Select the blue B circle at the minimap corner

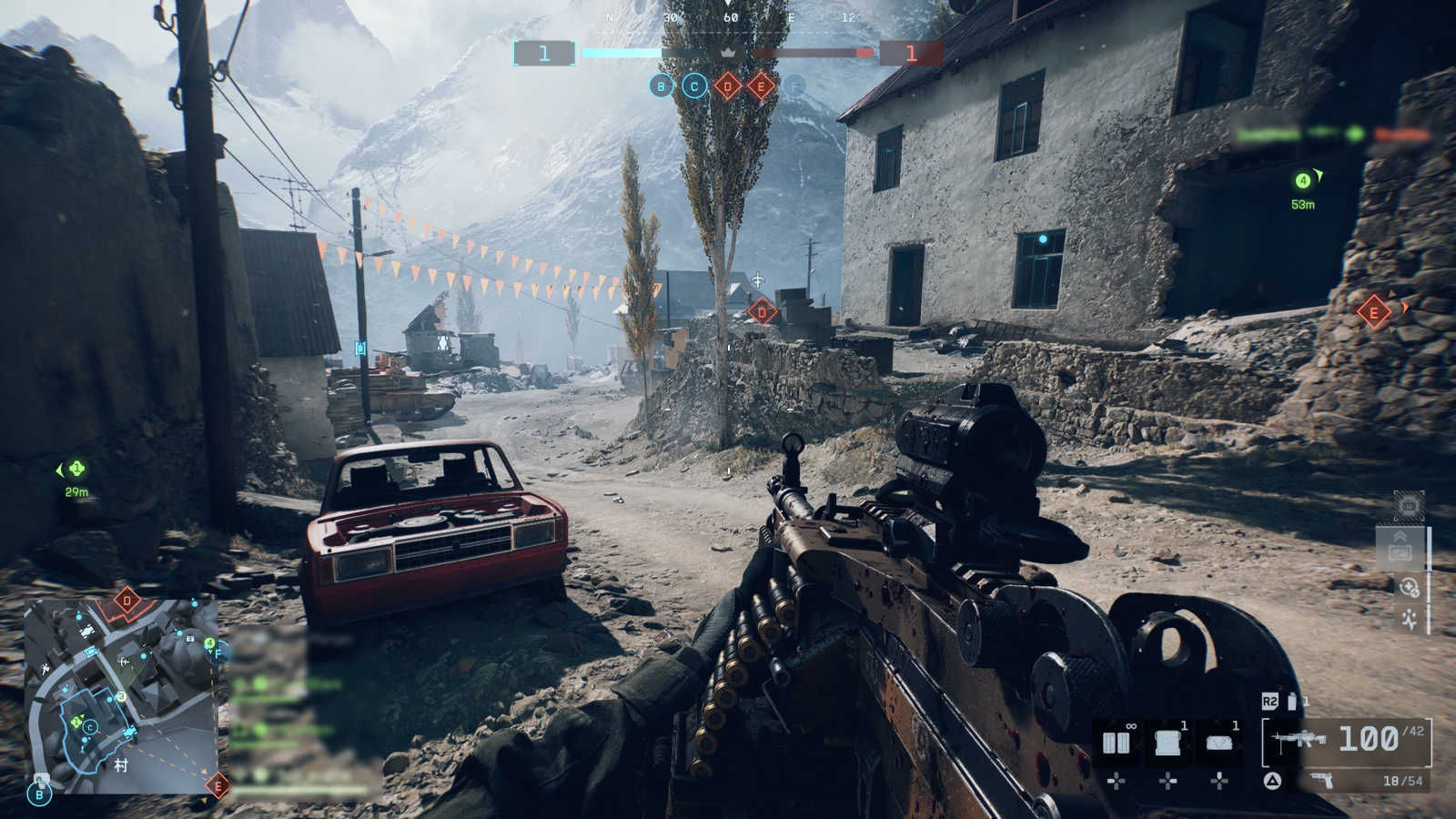click(39, 794)
